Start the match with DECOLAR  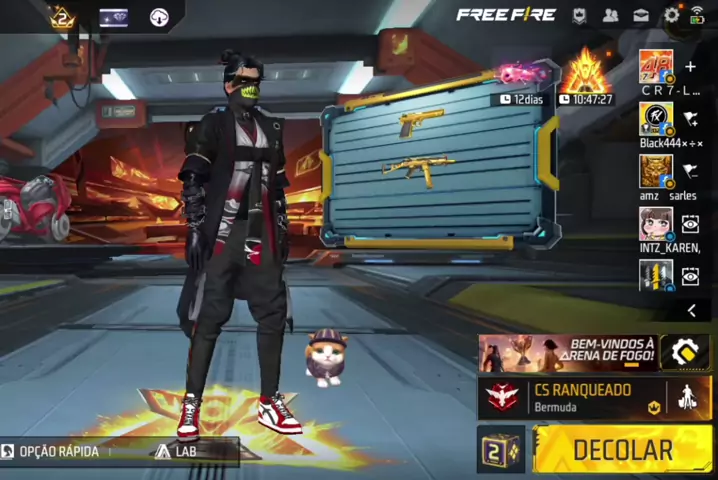point(622,450)
